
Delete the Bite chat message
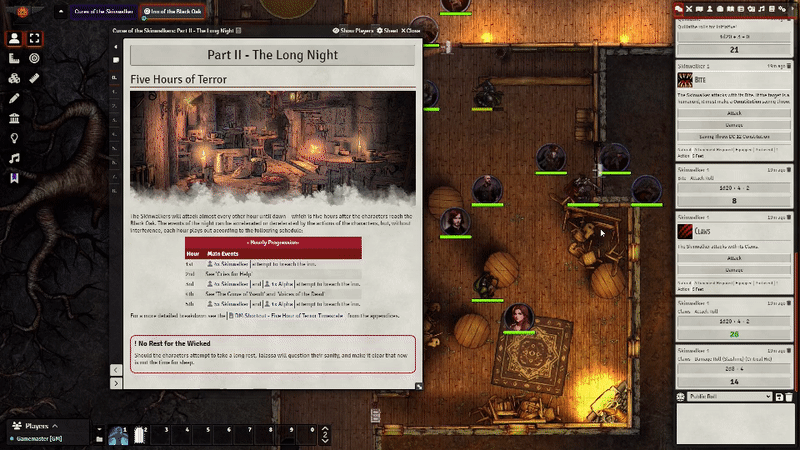coord(787,66)
